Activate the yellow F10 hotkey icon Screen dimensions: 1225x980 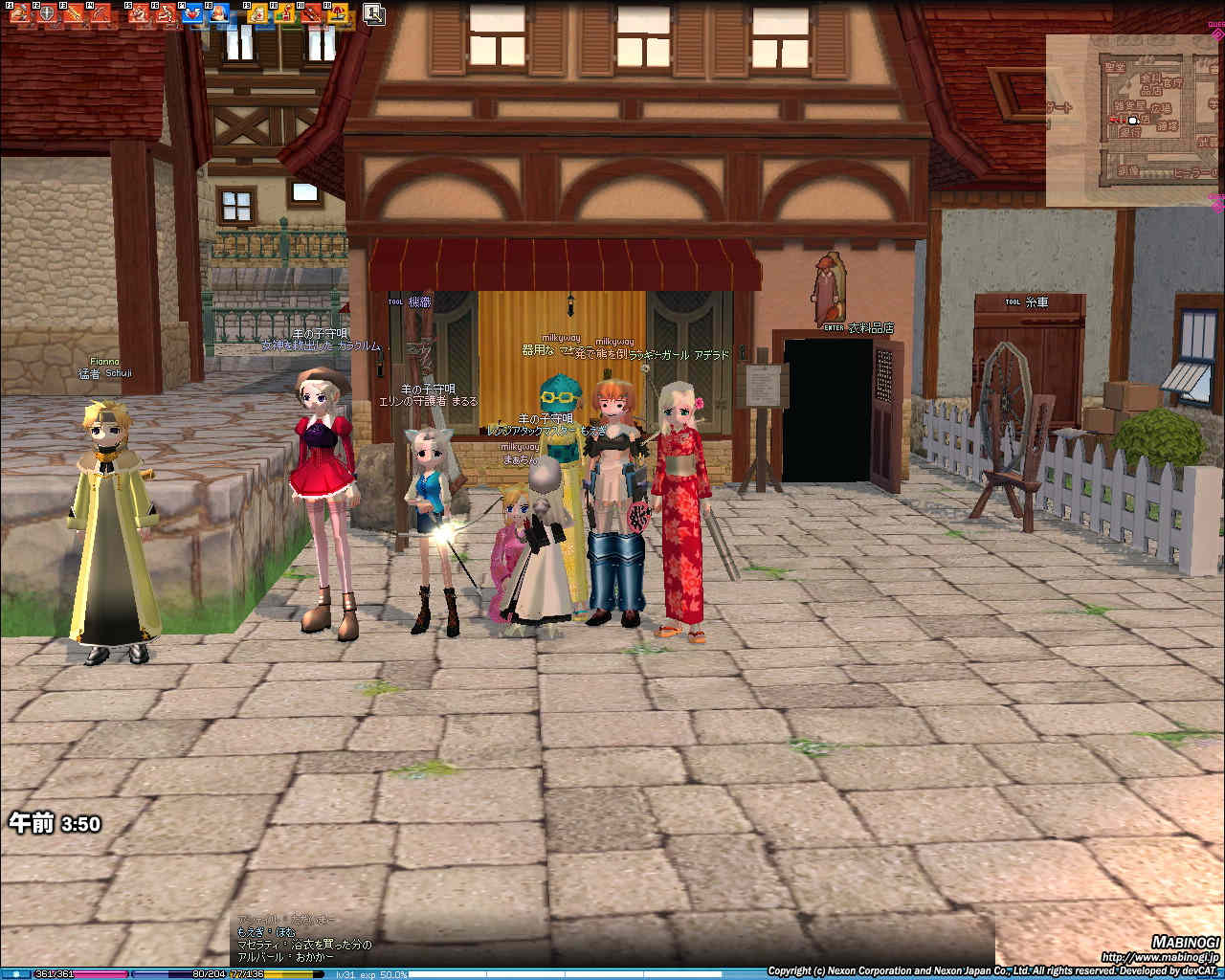click(285, 13)
